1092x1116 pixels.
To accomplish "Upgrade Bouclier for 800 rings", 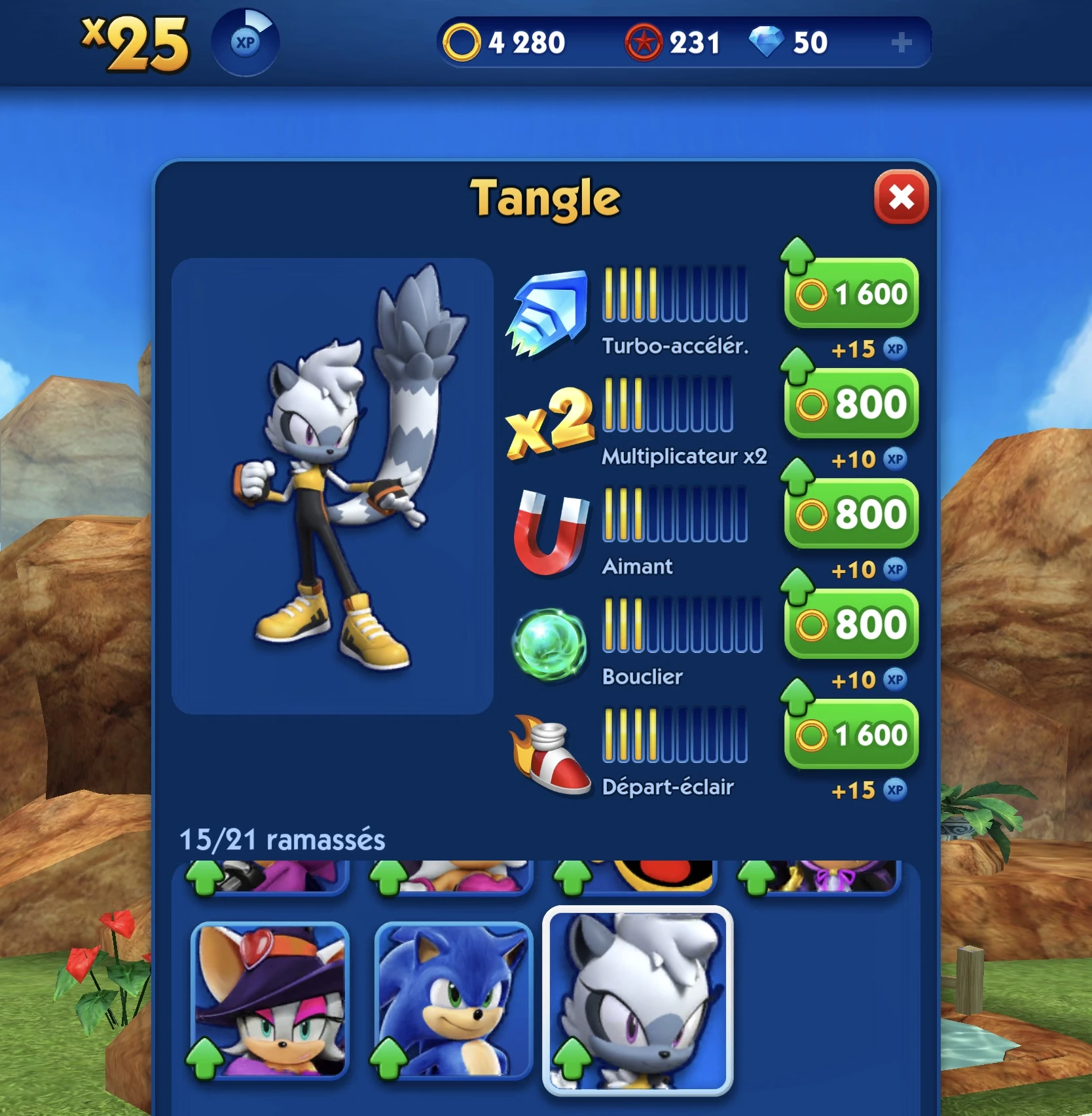I will 850,623.
